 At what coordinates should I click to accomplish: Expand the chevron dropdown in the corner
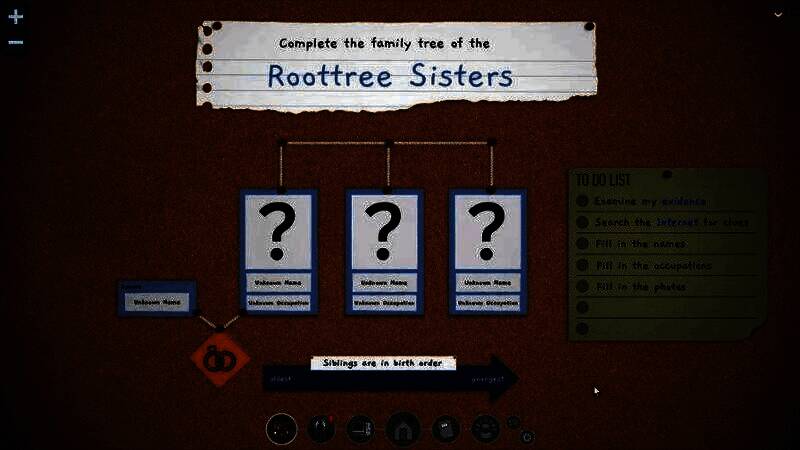[778, 14]
